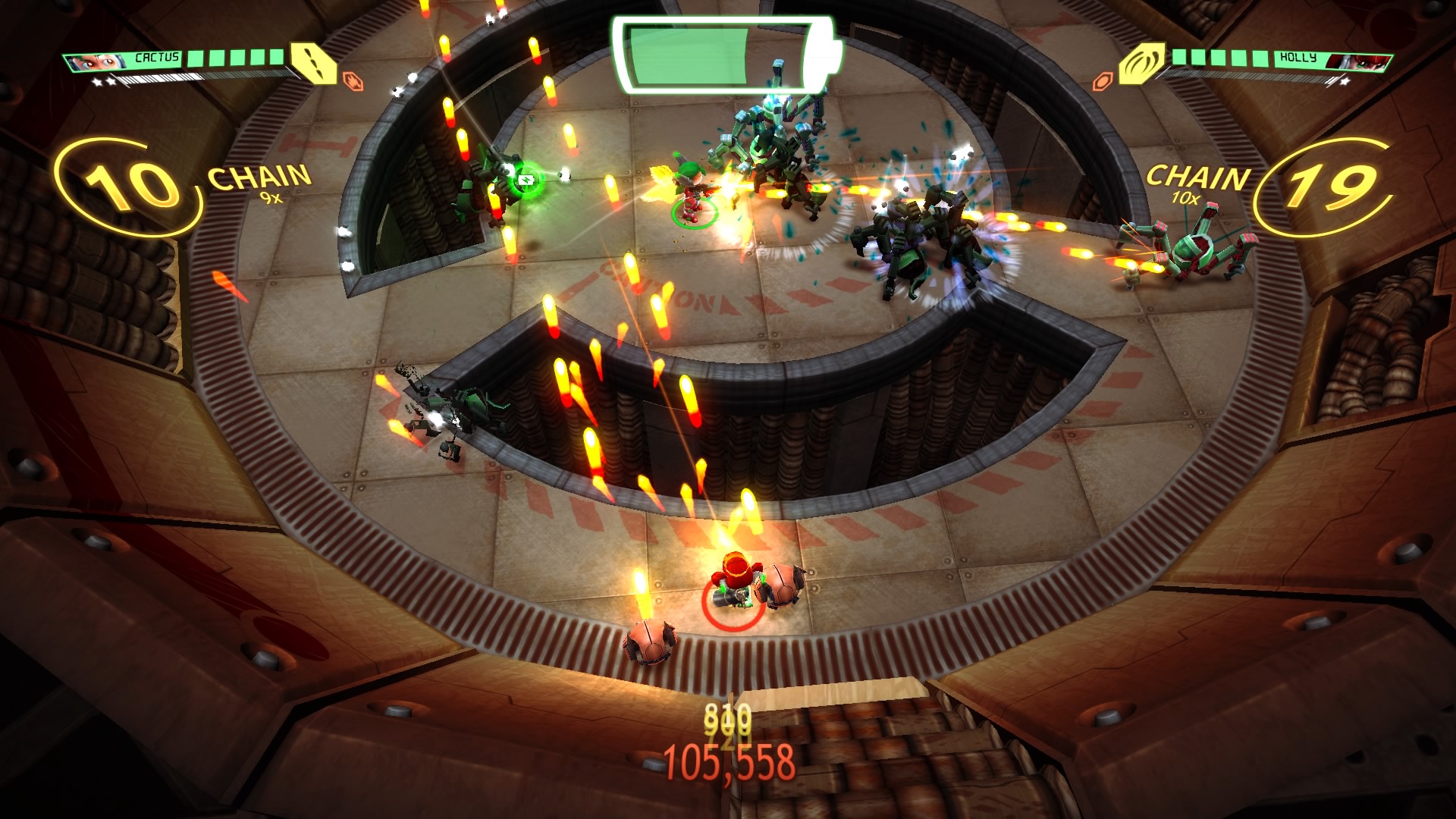Click Holly's yellow secondary weapon icon

point(1142,63)
